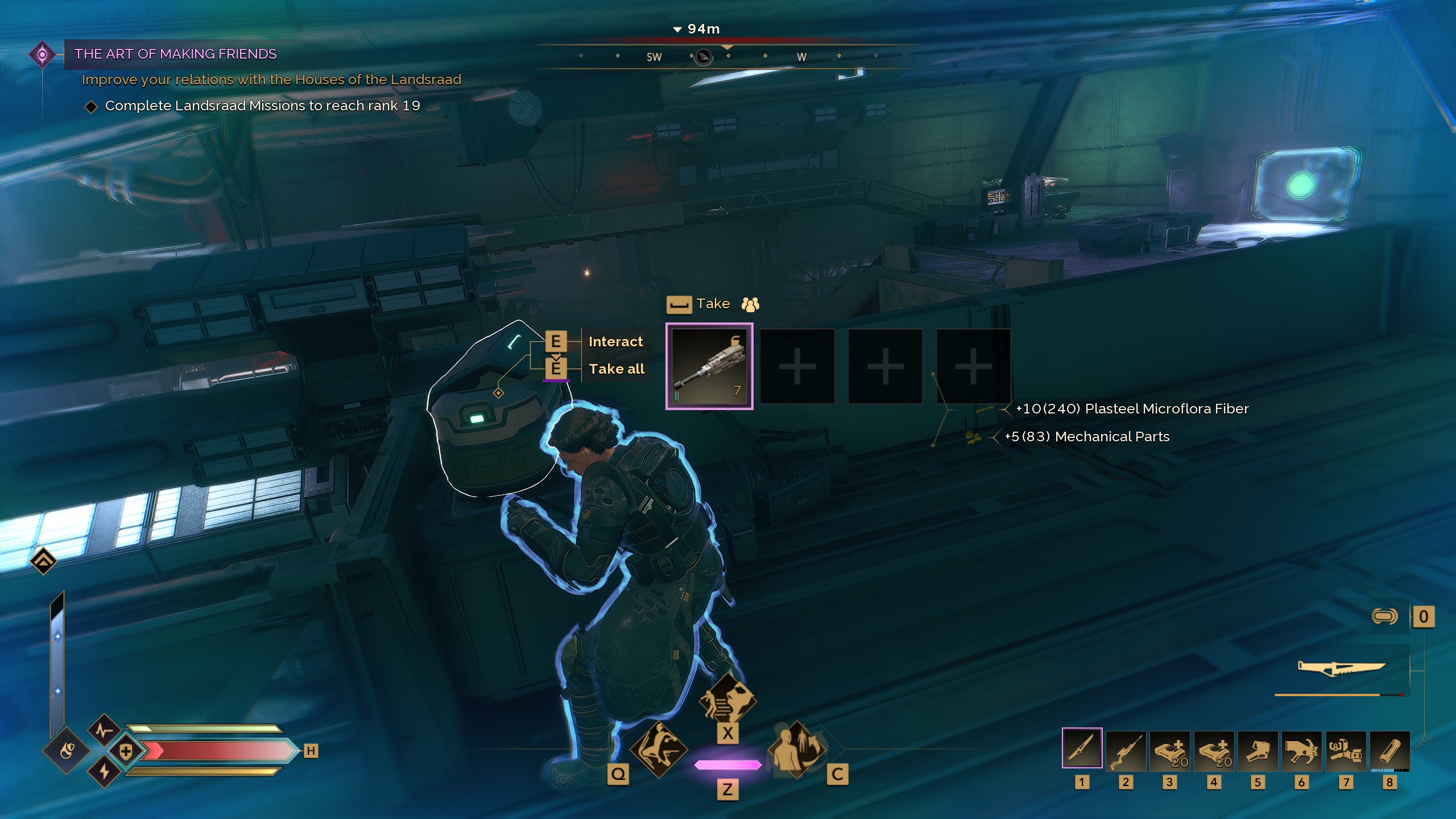Select the cutter tool in hotbar slot 6
Screen dimensions: 1456x819
tap(1301, 751)
